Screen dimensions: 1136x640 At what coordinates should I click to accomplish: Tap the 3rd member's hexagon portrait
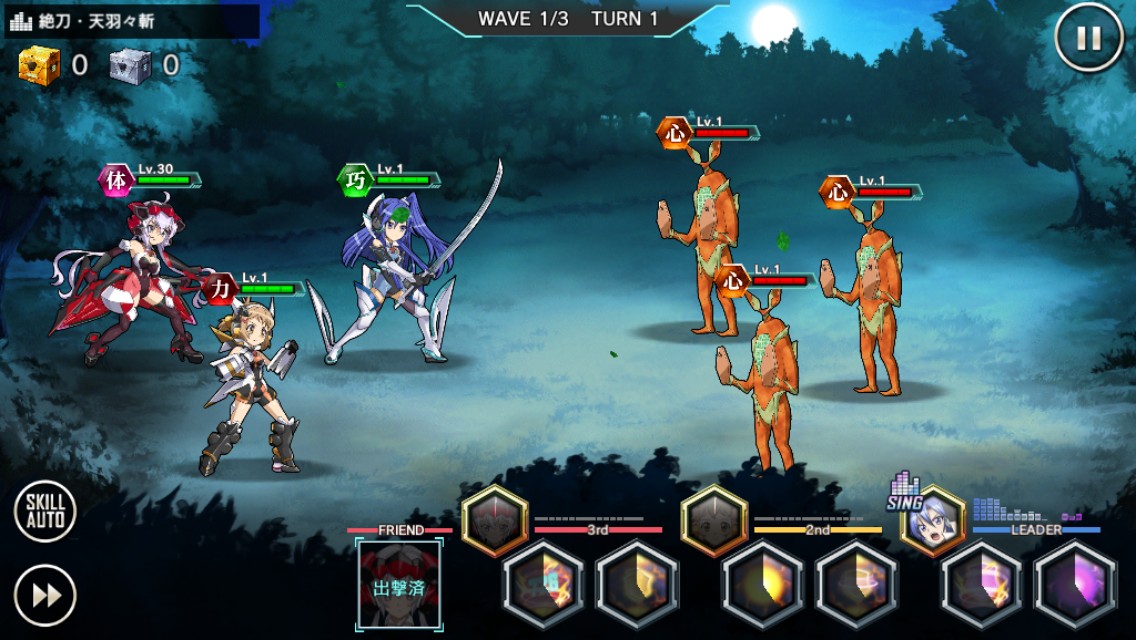[494, 520]
